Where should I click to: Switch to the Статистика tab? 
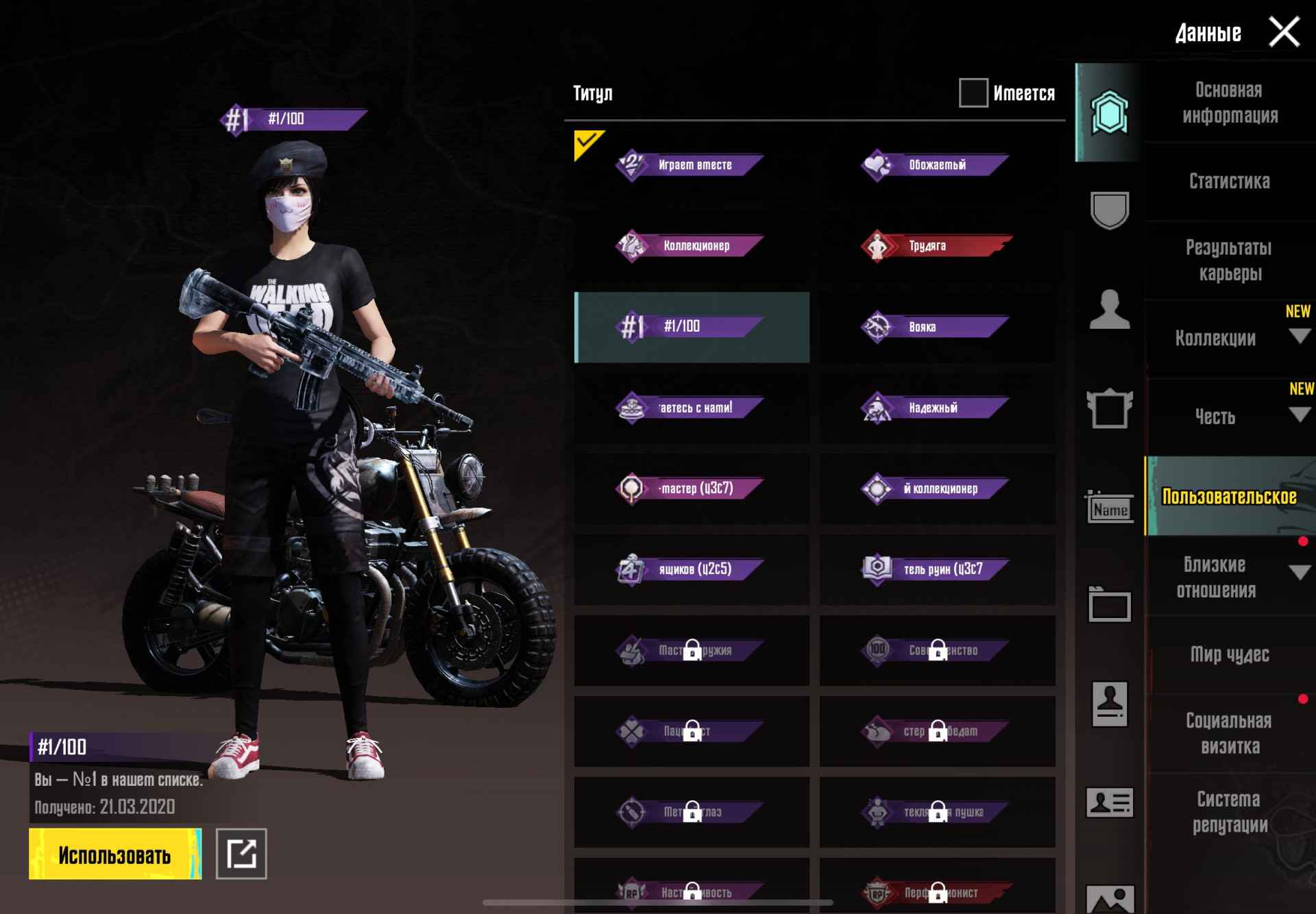click(1229, 182)
